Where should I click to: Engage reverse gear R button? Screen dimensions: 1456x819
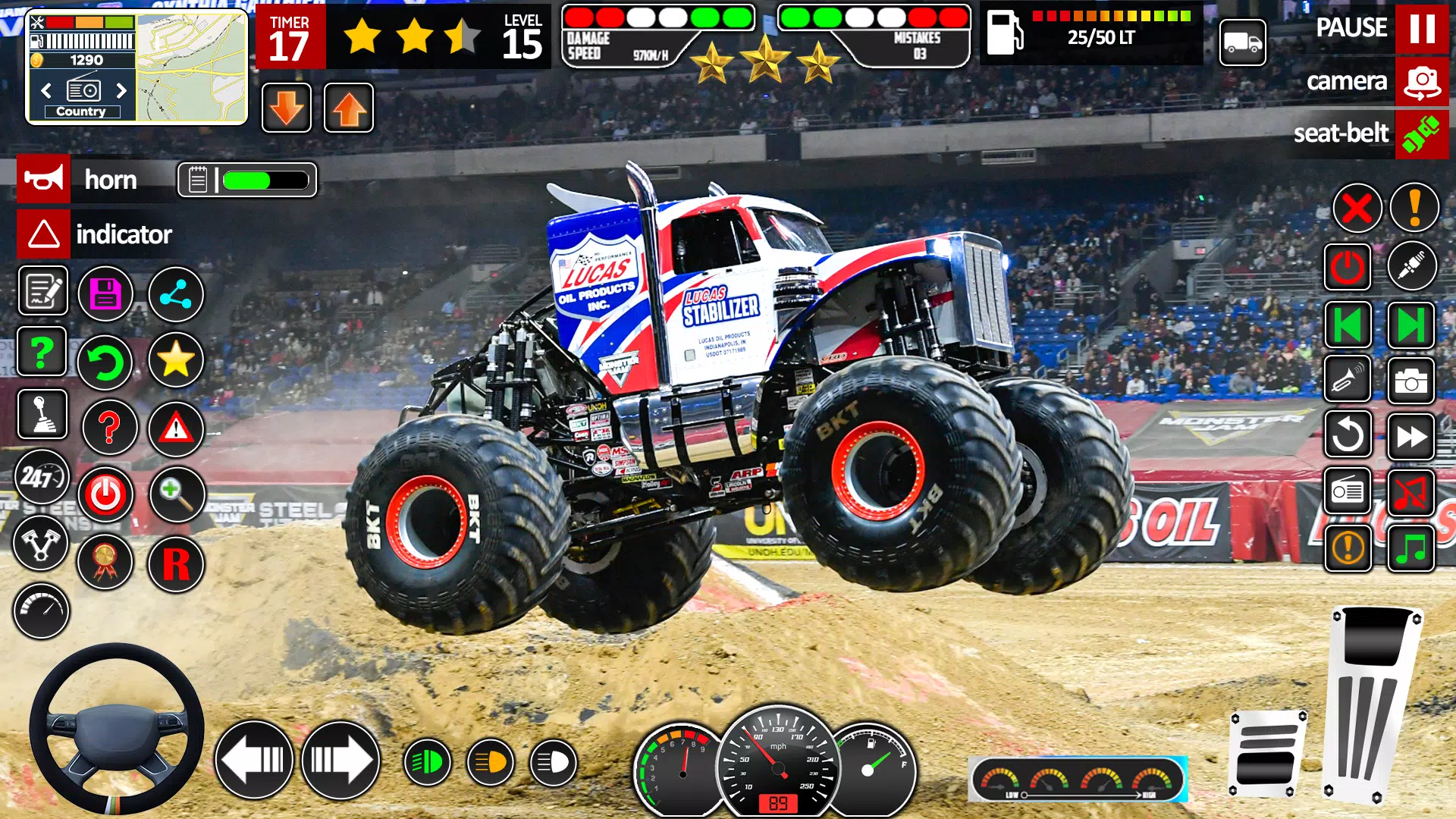[x=176, y=564]
